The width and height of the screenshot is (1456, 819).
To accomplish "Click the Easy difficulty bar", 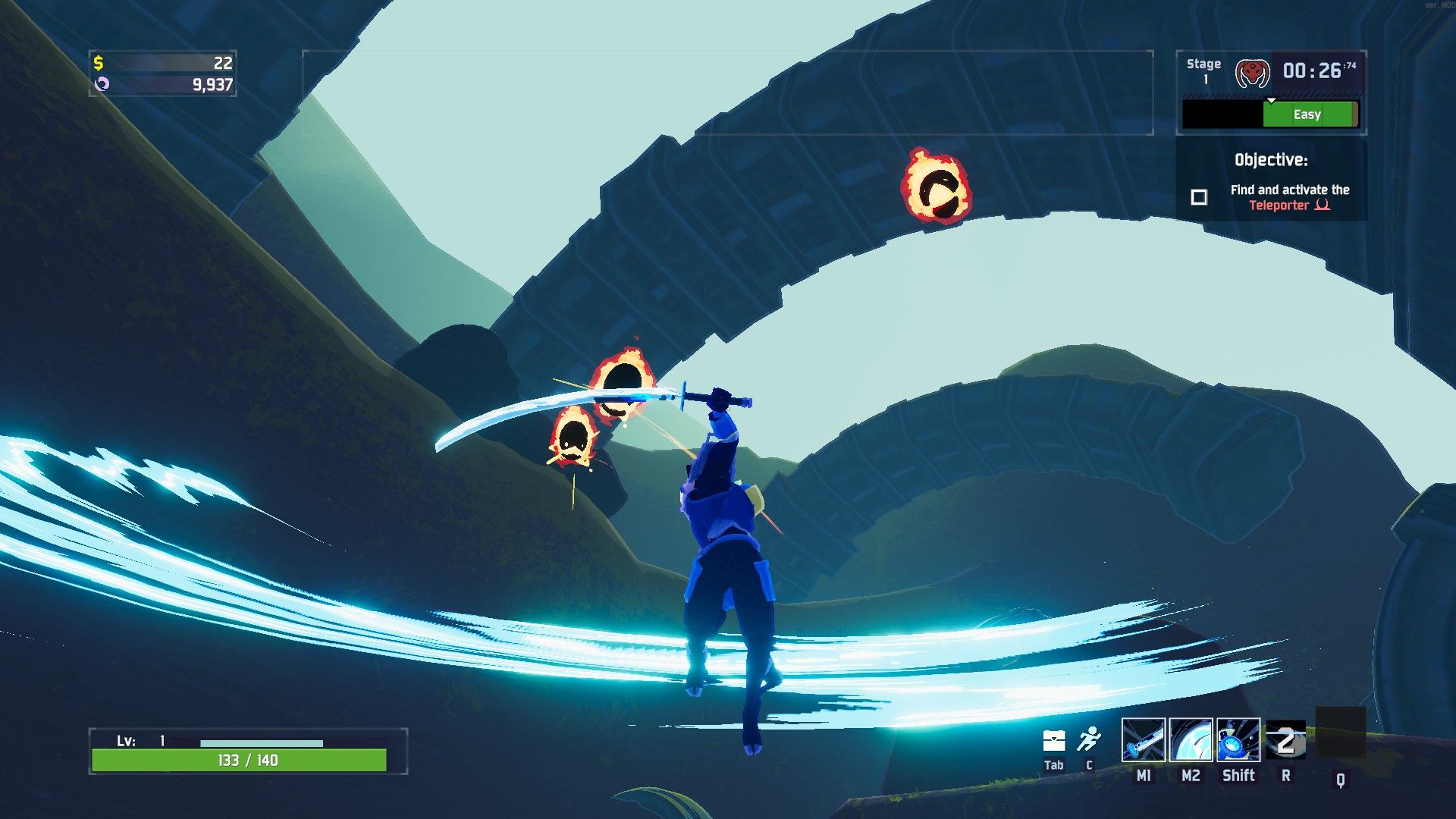I will (x=1307, y=115).
